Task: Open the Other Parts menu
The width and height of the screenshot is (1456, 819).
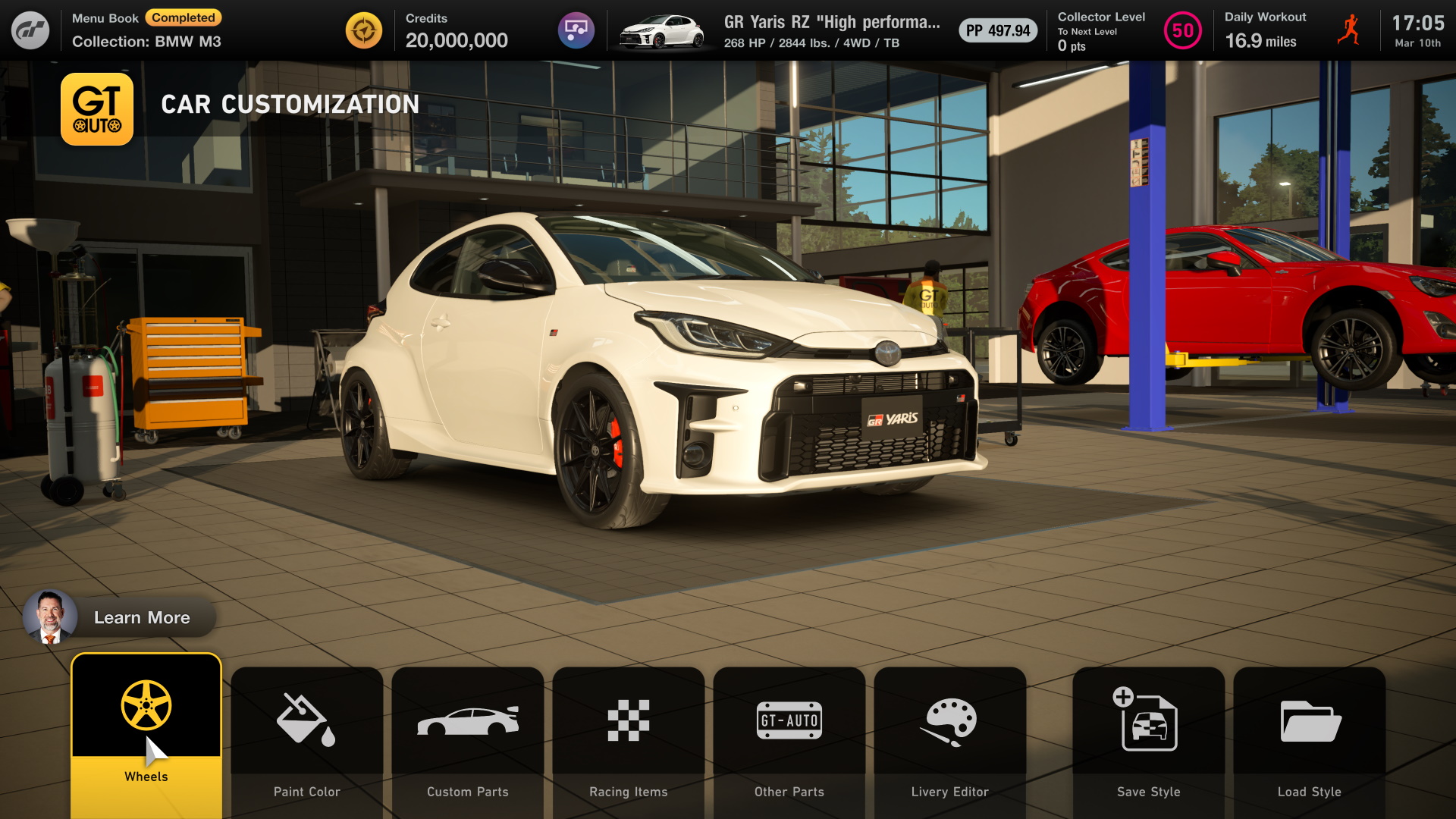Action: pos(789,739)
